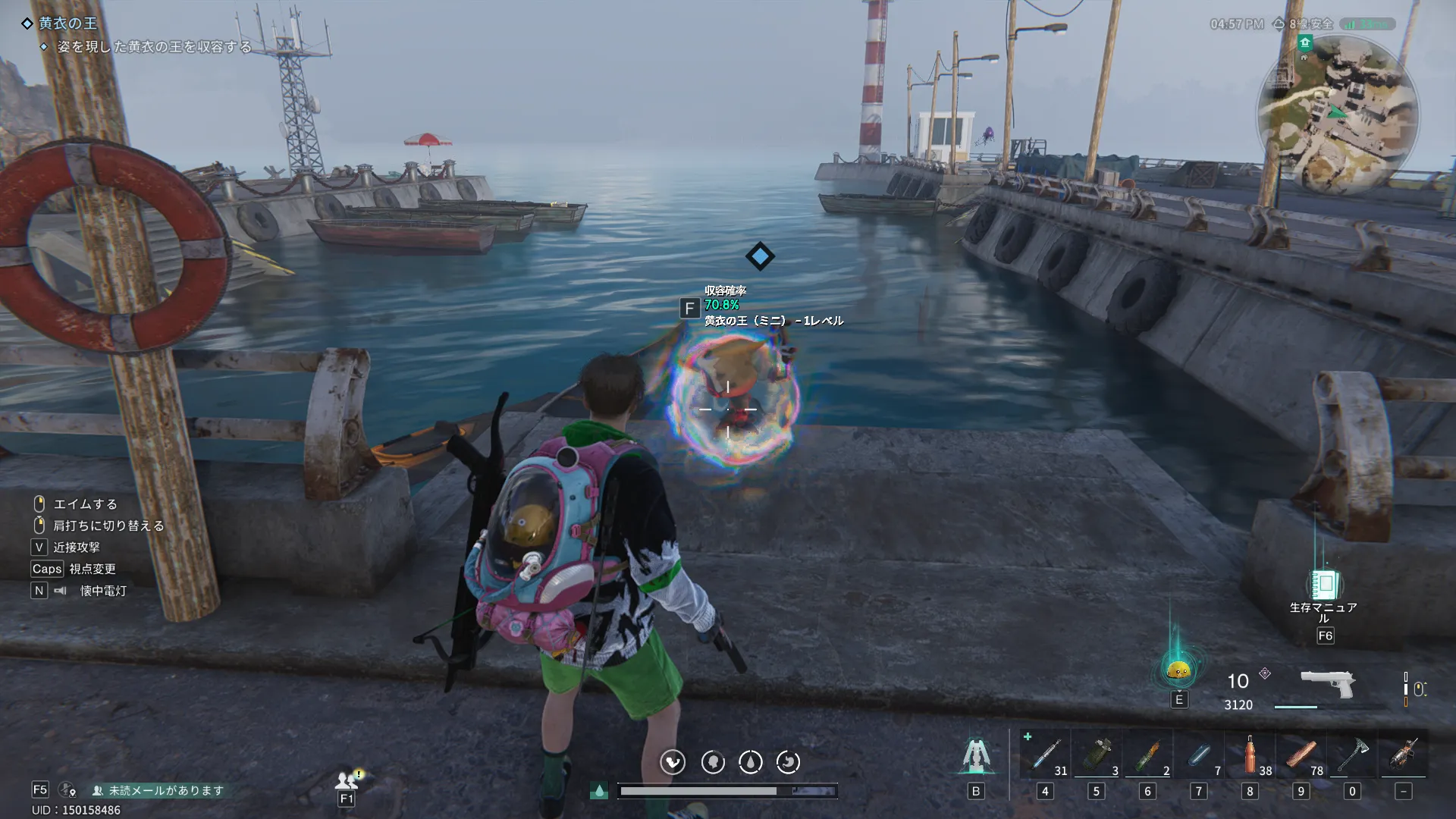Click the 黄衣の王 quest tracker
Image resolution: width=1456 pixels, height=819 pixels.
[67, 24]
